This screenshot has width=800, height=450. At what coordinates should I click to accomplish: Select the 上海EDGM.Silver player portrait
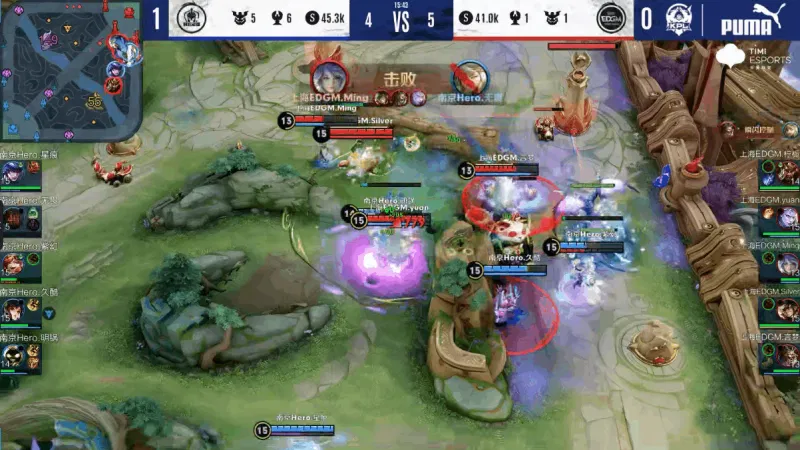[784, 310]
